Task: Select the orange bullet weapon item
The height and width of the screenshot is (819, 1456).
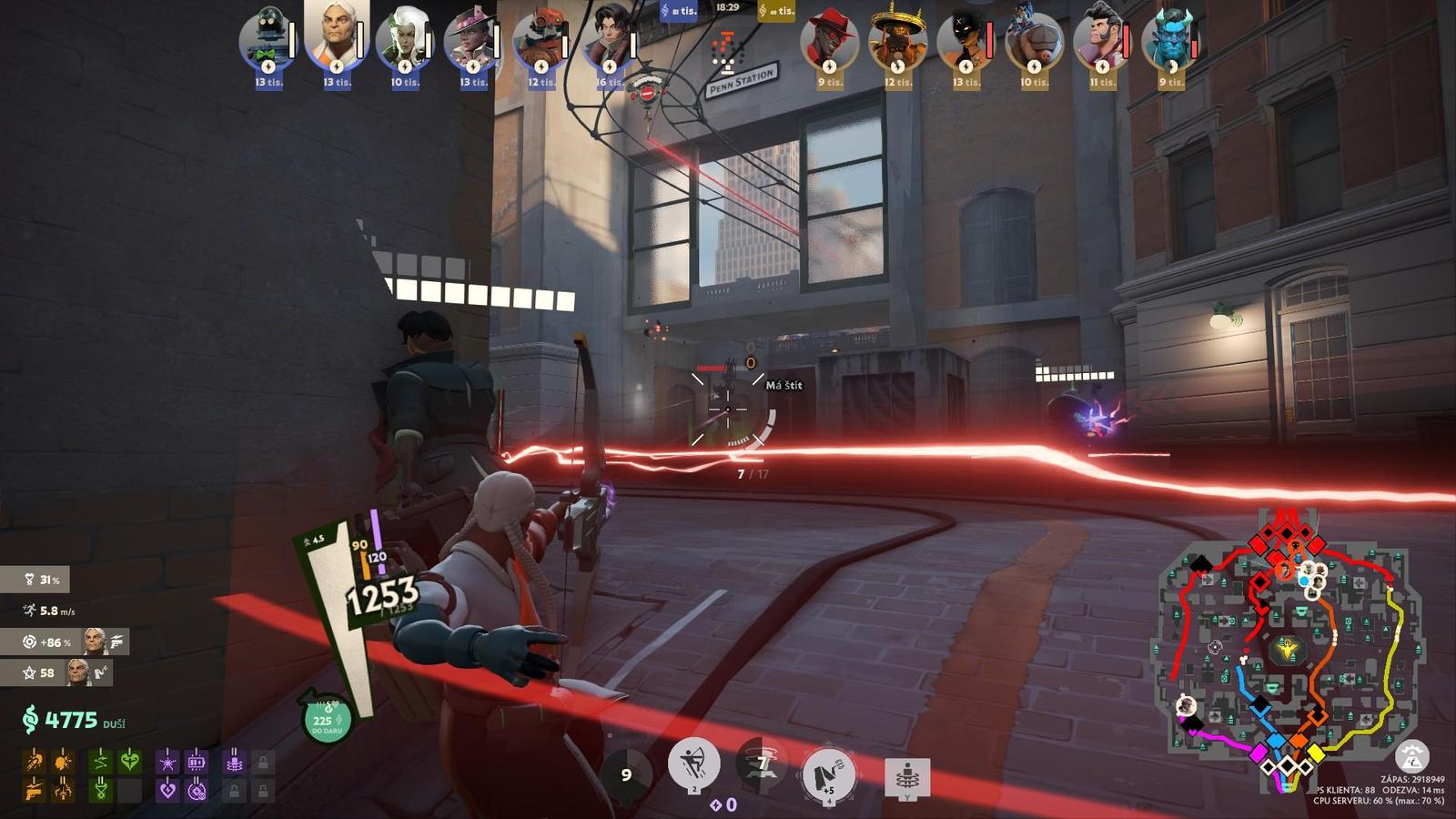Action: click(x=35, y=761)
